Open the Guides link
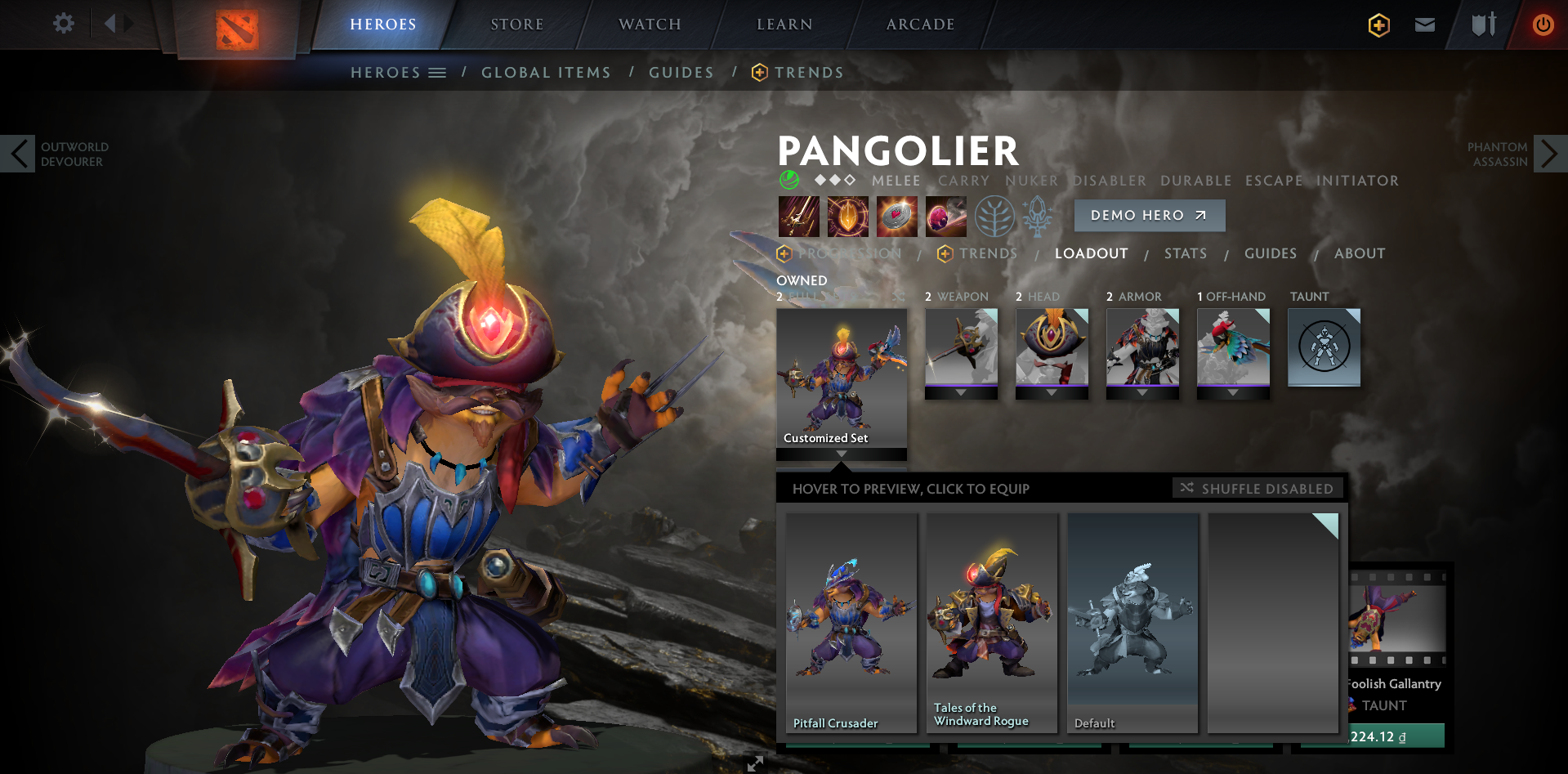 tap(681, 72)
